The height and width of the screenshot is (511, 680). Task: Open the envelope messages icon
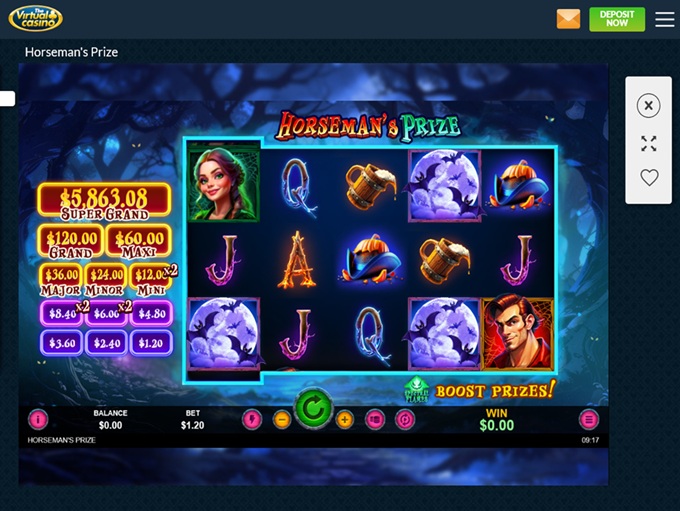coord(568,19)
